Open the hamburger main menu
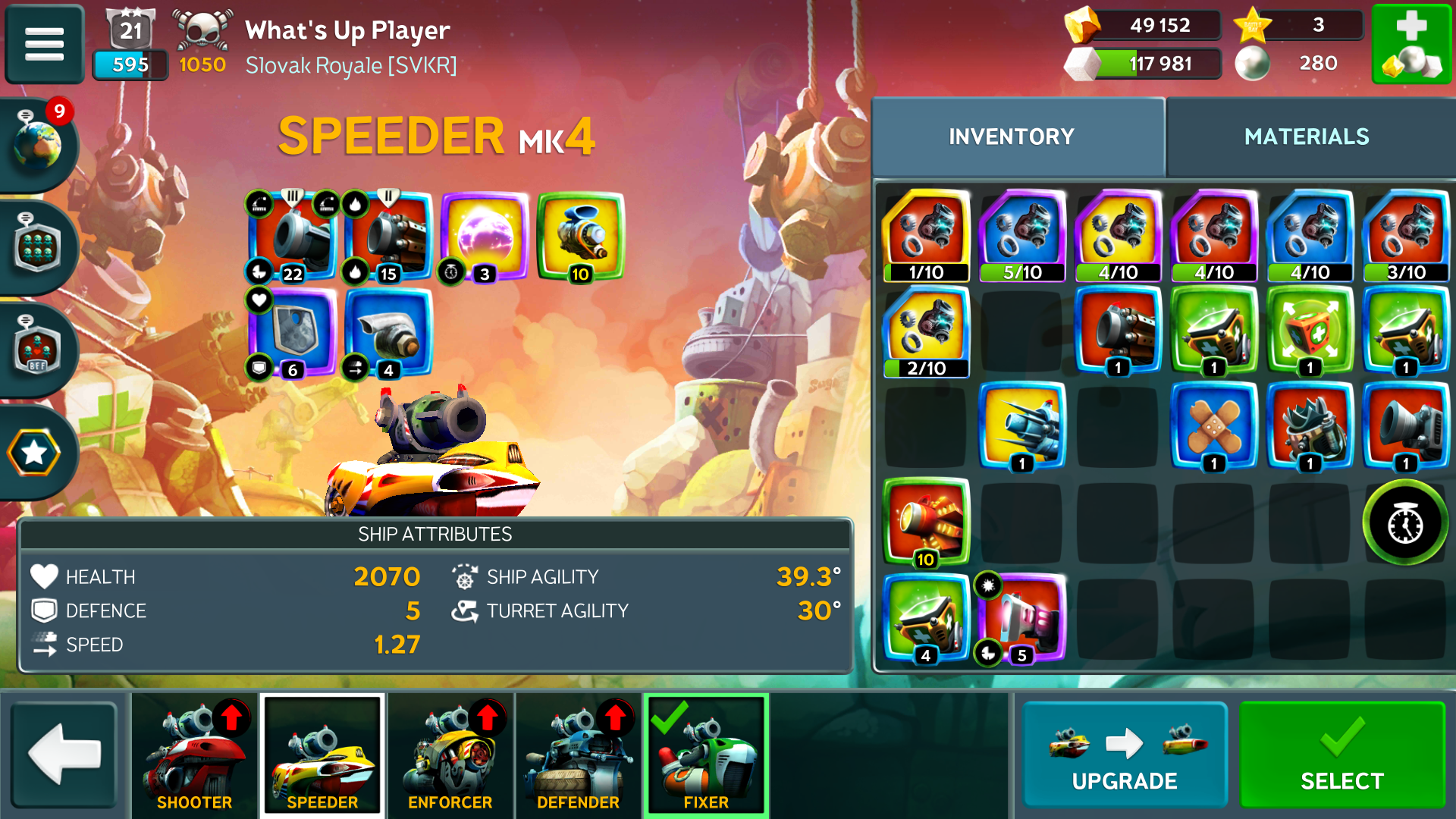This screenshot has width=1456, height=819. click(44, 44)
